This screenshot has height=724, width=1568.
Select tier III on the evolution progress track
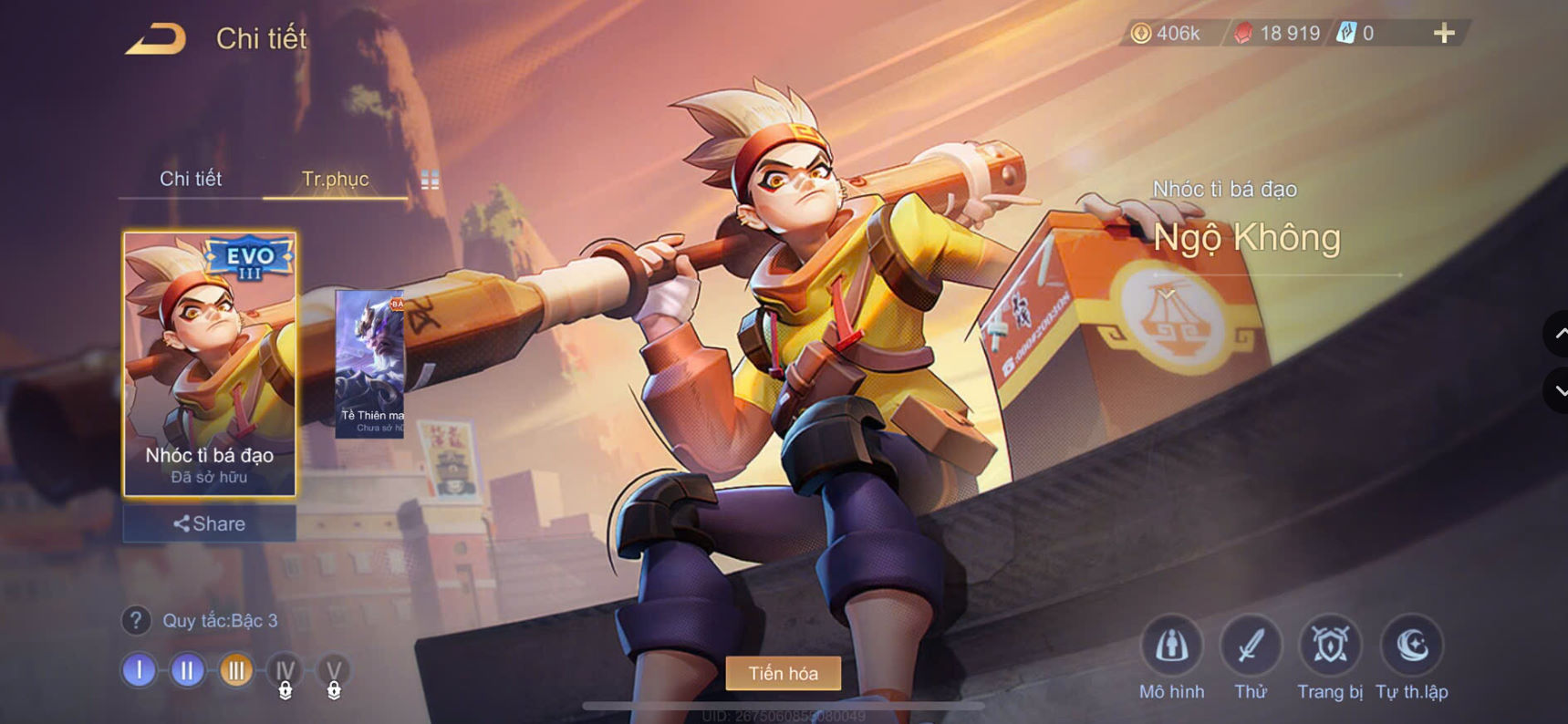pyautogui.click(x=235, y=670)
